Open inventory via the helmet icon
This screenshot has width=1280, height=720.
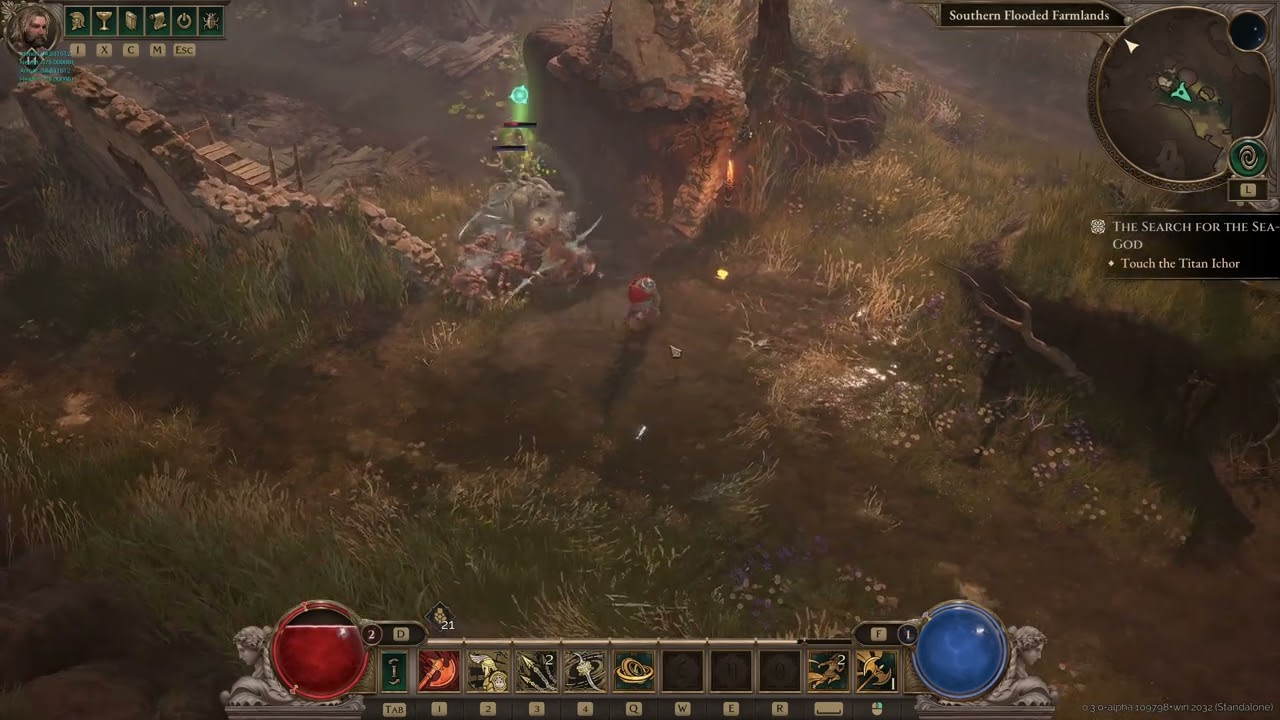pos(78,20)
